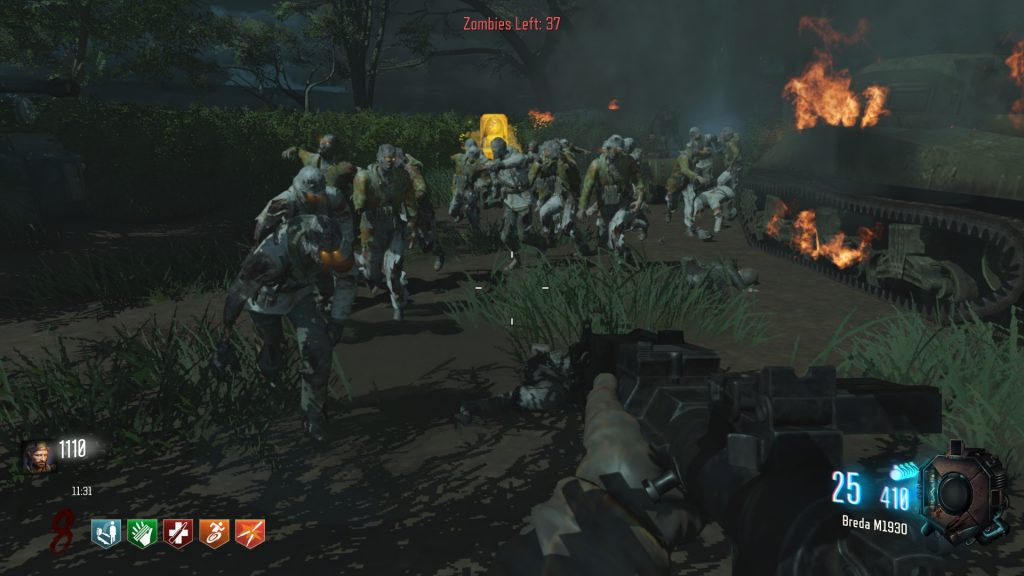Select the orange-red starburst perk icon
The image size is (1024, 576).
tap(250, 532)
